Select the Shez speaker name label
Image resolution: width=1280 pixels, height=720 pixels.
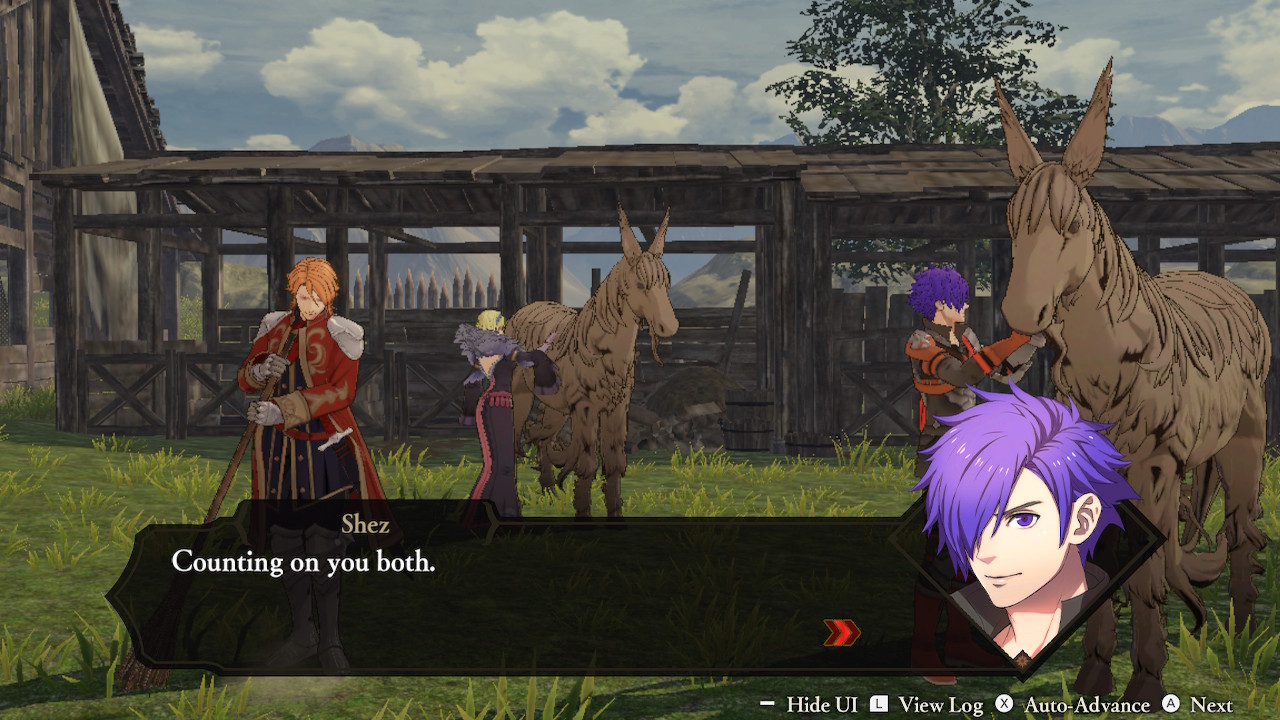coord(364,523)
